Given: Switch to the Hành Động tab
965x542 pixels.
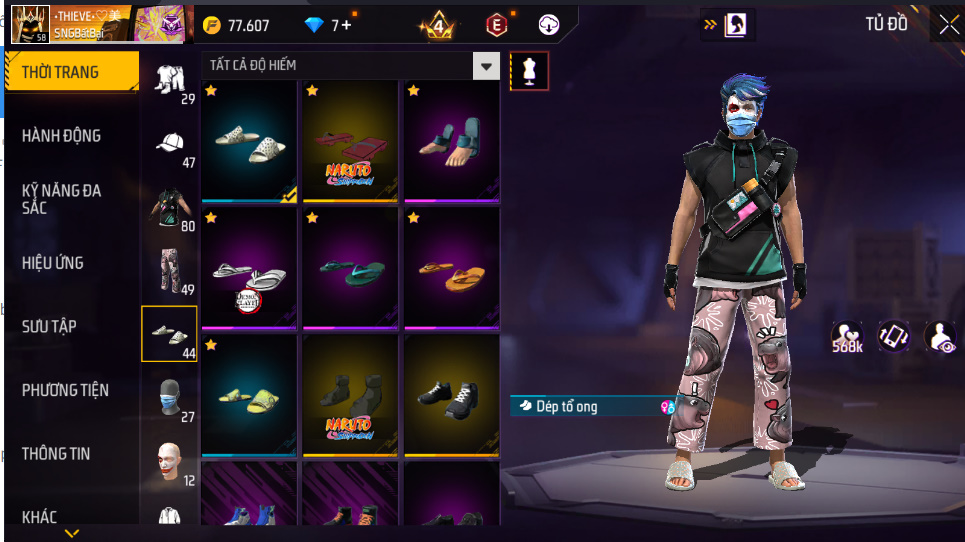Looking at the screenshot, I should [x=62, y=136].
